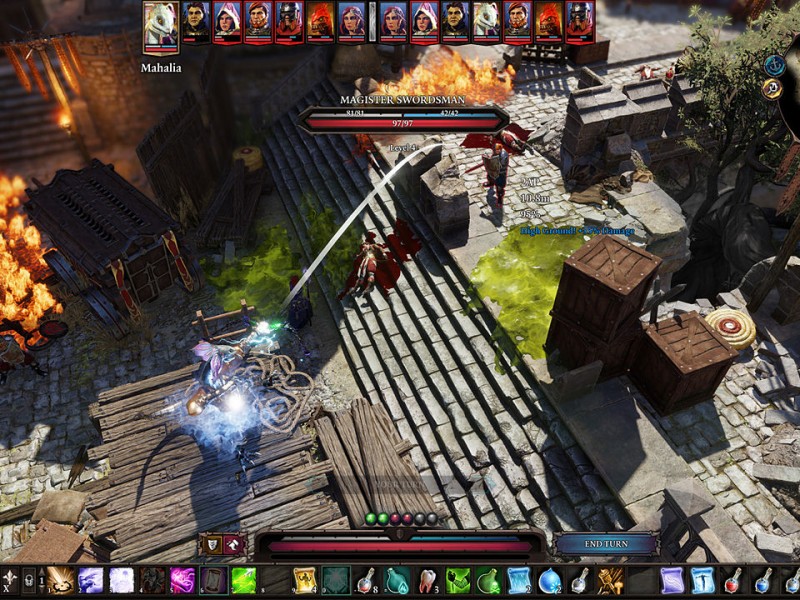Use the large blue round potion
The image size is (800, 600).
[x=549, y=581]
